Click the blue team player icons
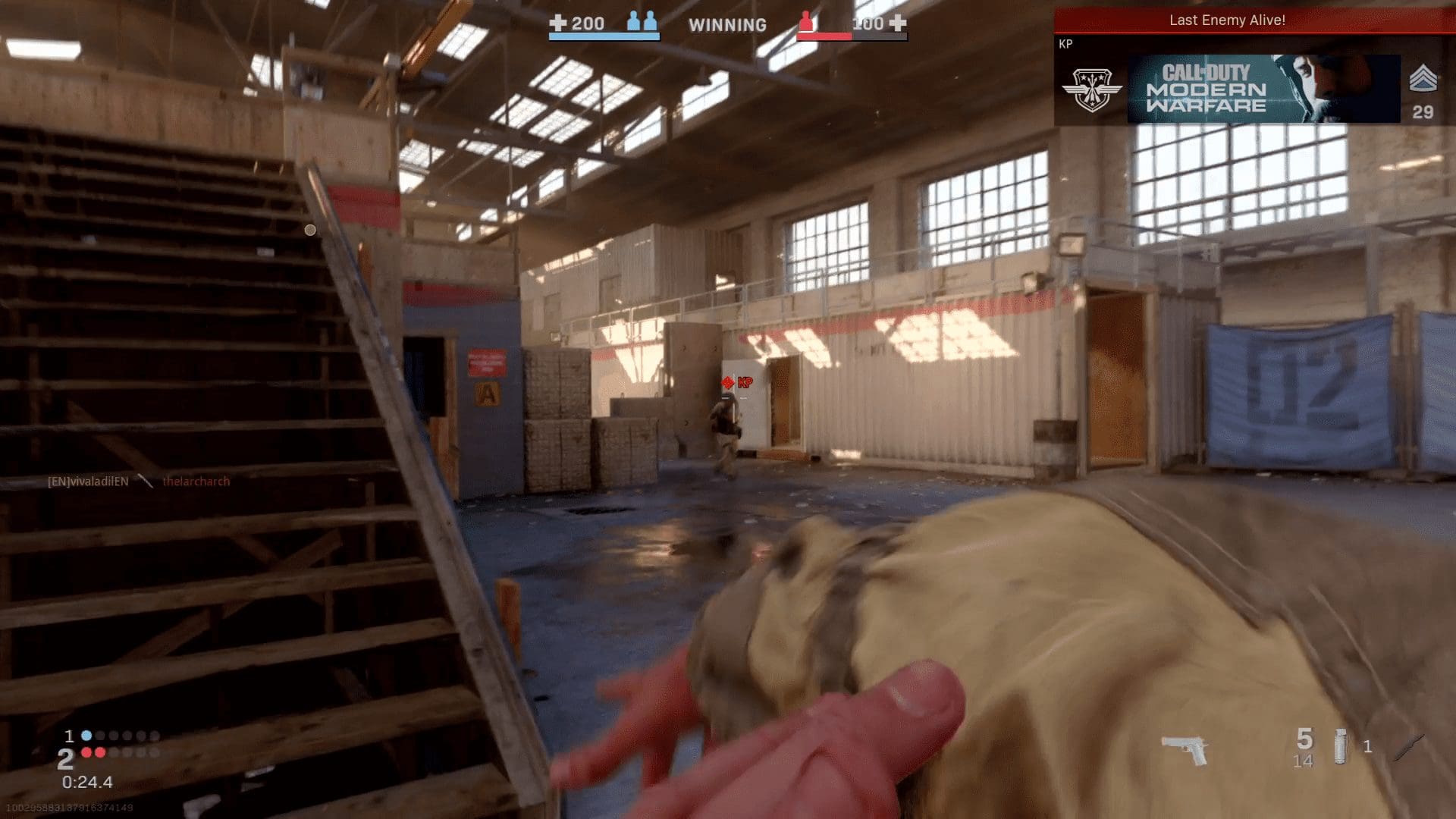This screenshot has height=819, width=1456. pyautogui.click(x=642, y=23)
